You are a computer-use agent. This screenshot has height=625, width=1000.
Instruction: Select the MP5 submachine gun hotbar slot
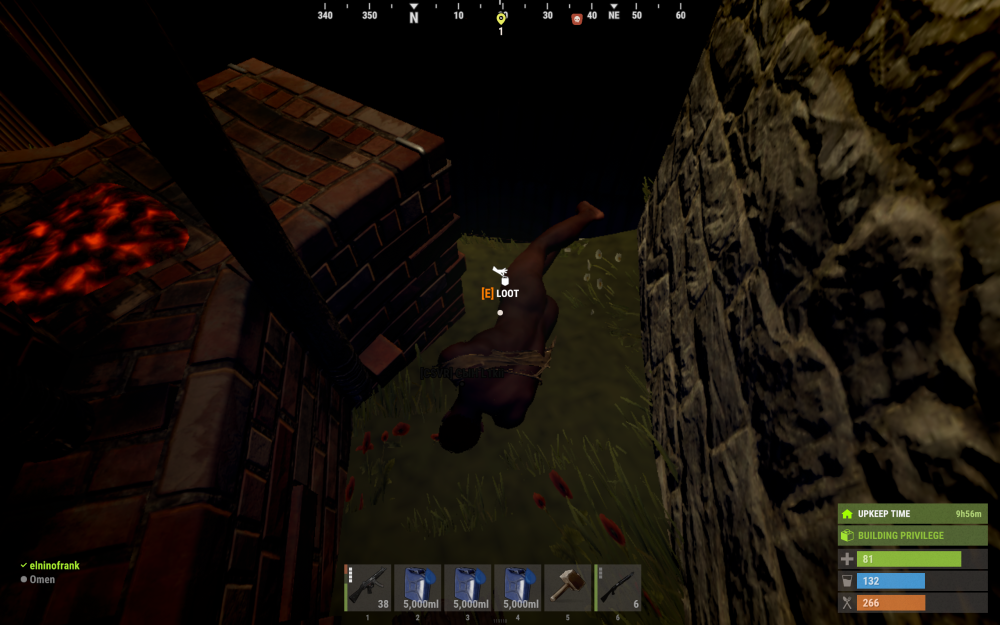(368, 587)
